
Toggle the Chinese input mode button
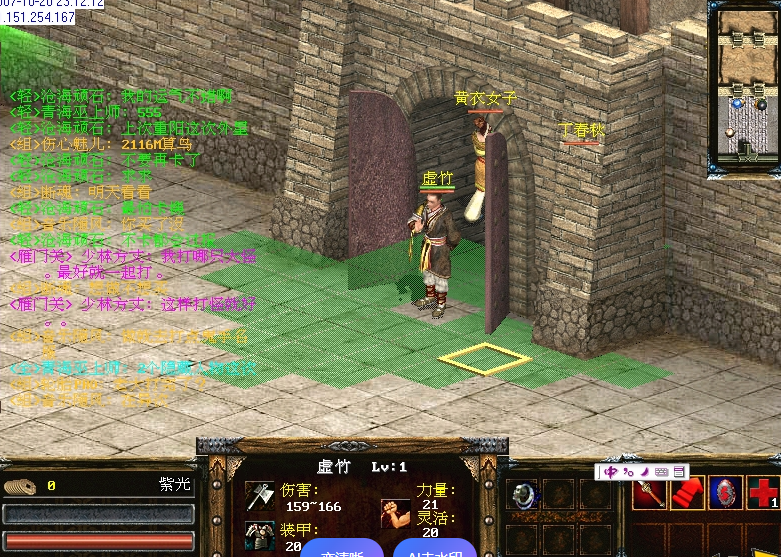pyautogui.click(x=611, y=471)
